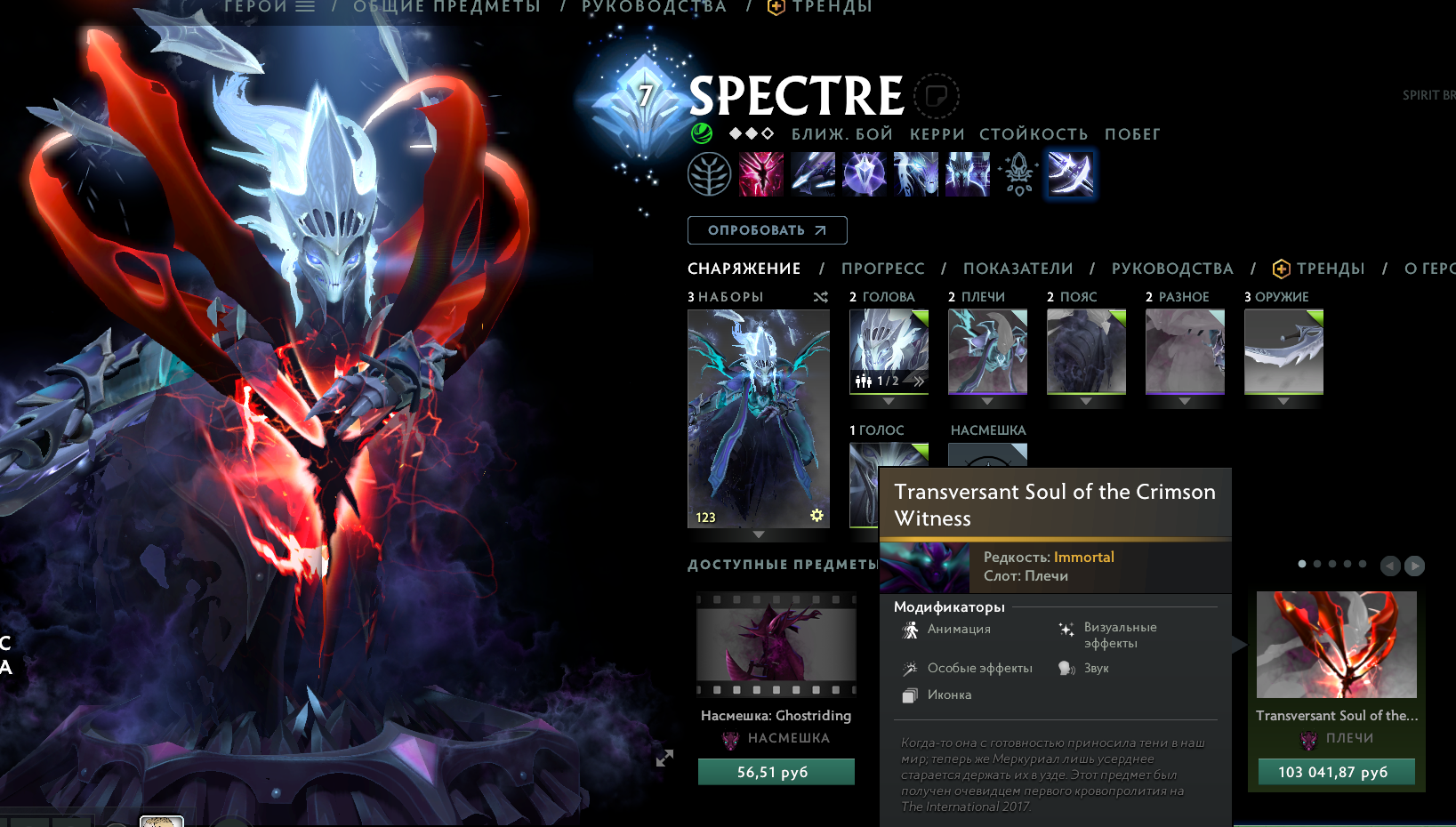The image size is (1456, 827).
Task: Select the Desolate ability icon
Action: pyautogui.click(x=813, y=173)
